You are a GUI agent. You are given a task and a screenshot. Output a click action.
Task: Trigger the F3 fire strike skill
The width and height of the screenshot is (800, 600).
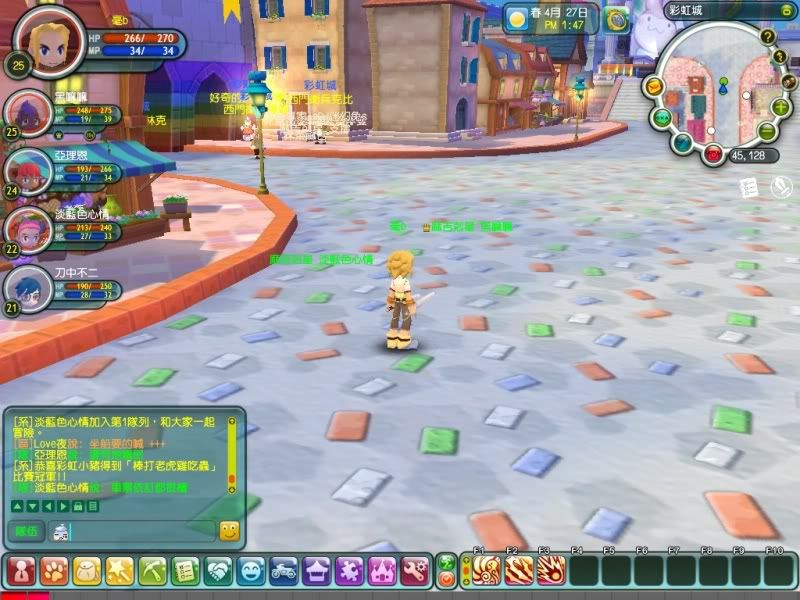point(551,571)
